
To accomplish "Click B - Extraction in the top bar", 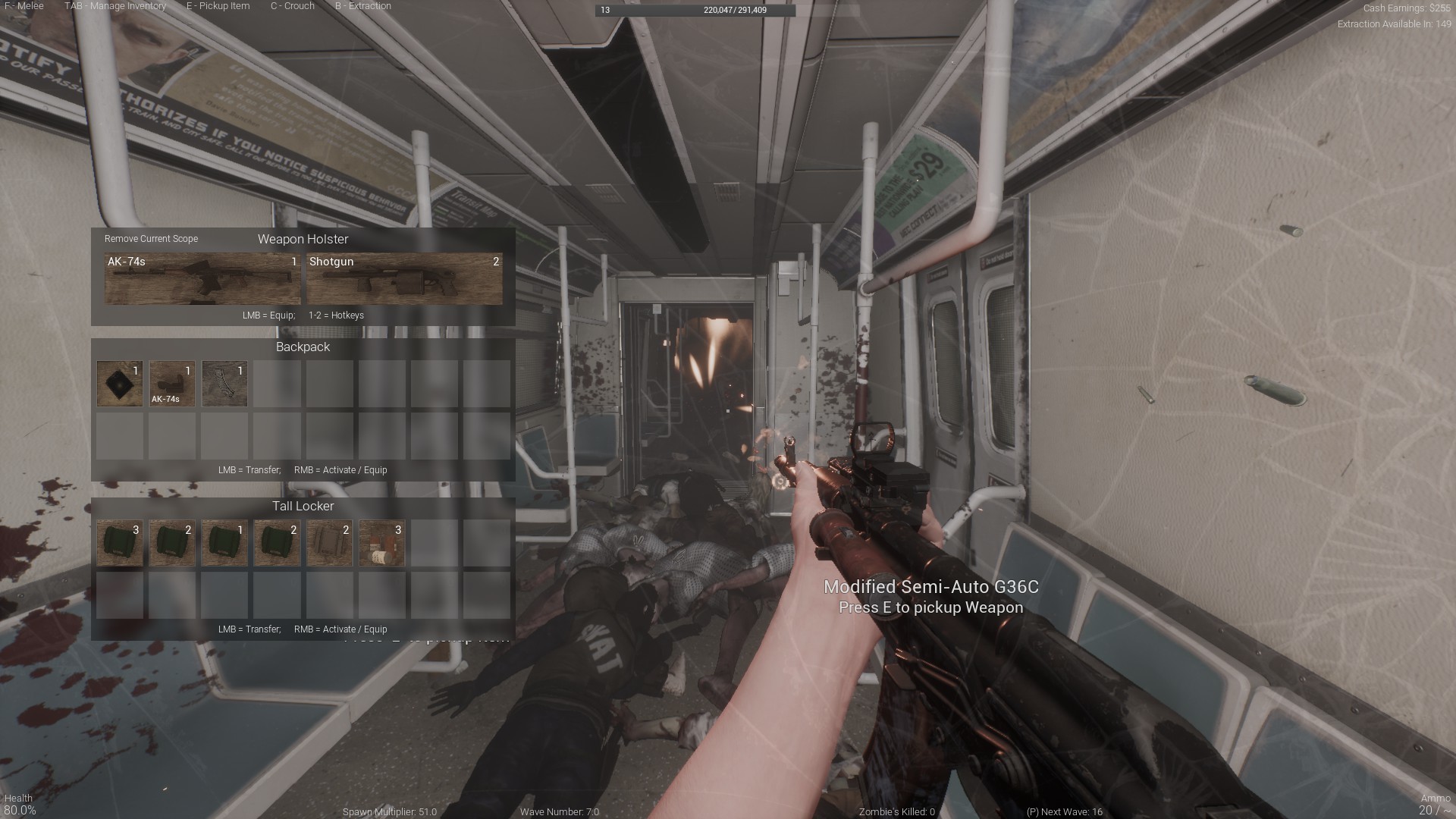I will [x=363, y=6].
